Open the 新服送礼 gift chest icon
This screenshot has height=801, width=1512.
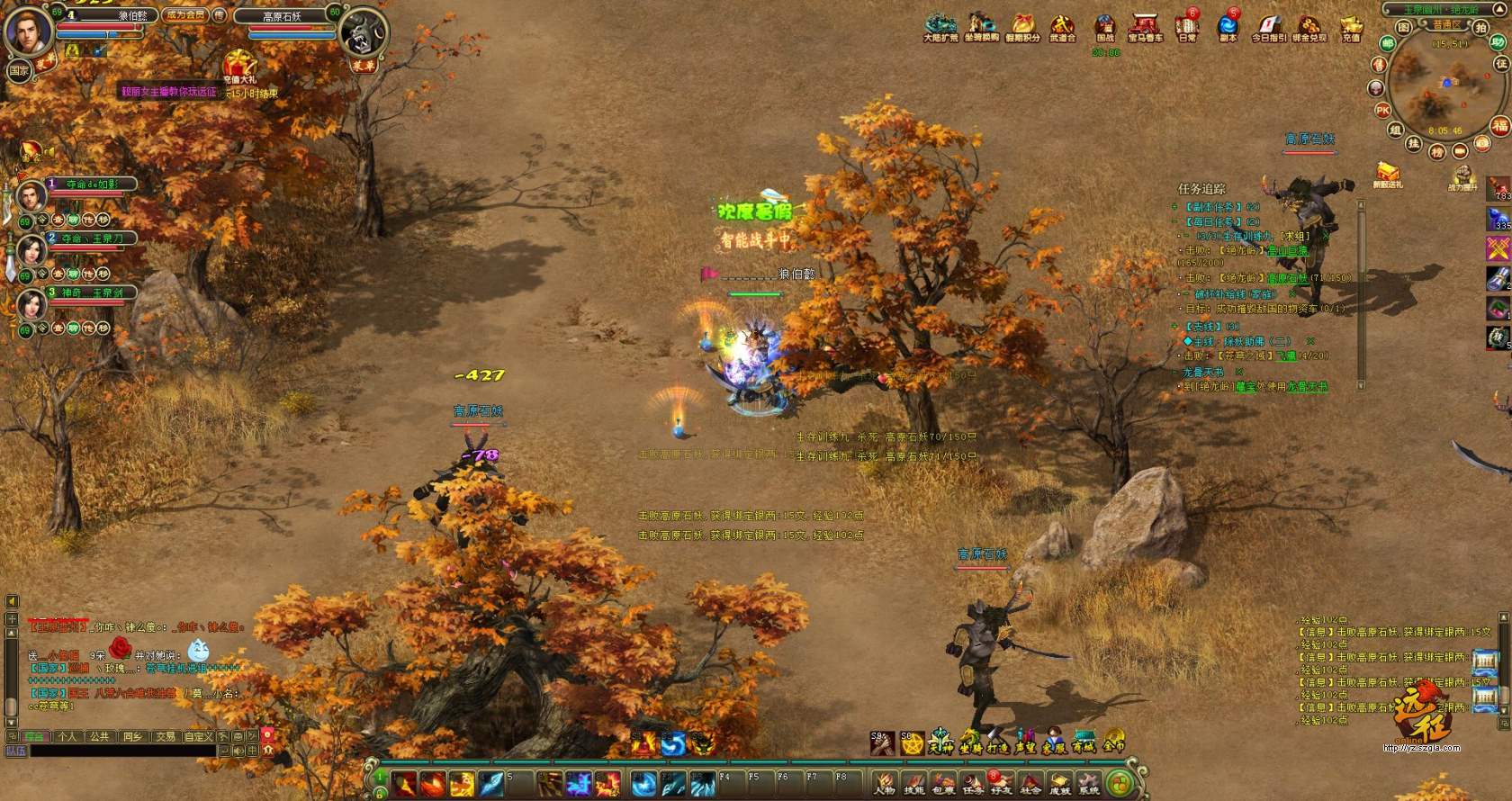click(1387, 174)
